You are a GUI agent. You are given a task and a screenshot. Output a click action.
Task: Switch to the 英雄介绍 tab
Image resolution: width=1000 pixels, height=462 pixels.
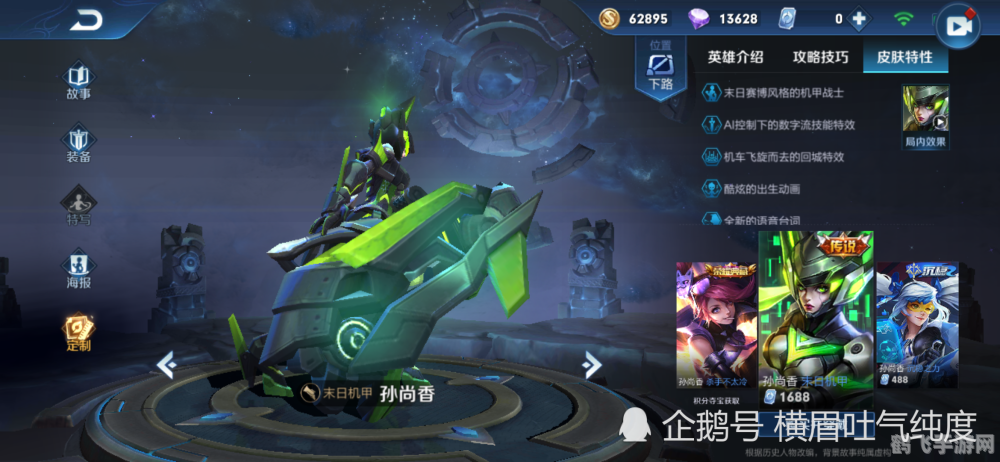[x=735, y=57]
